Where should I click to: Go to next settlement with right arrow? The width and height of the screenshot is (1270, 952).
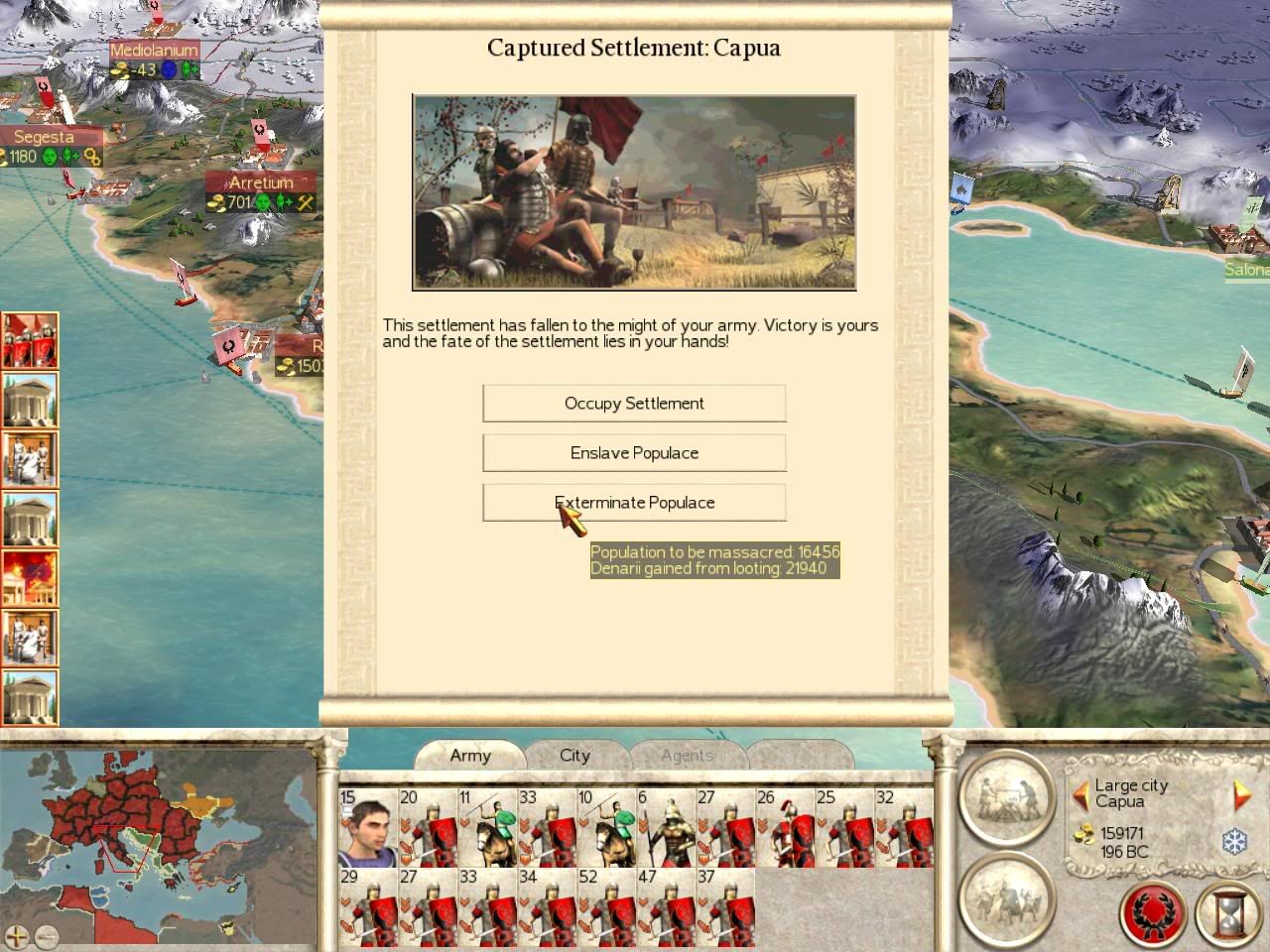coord(1240,794)
